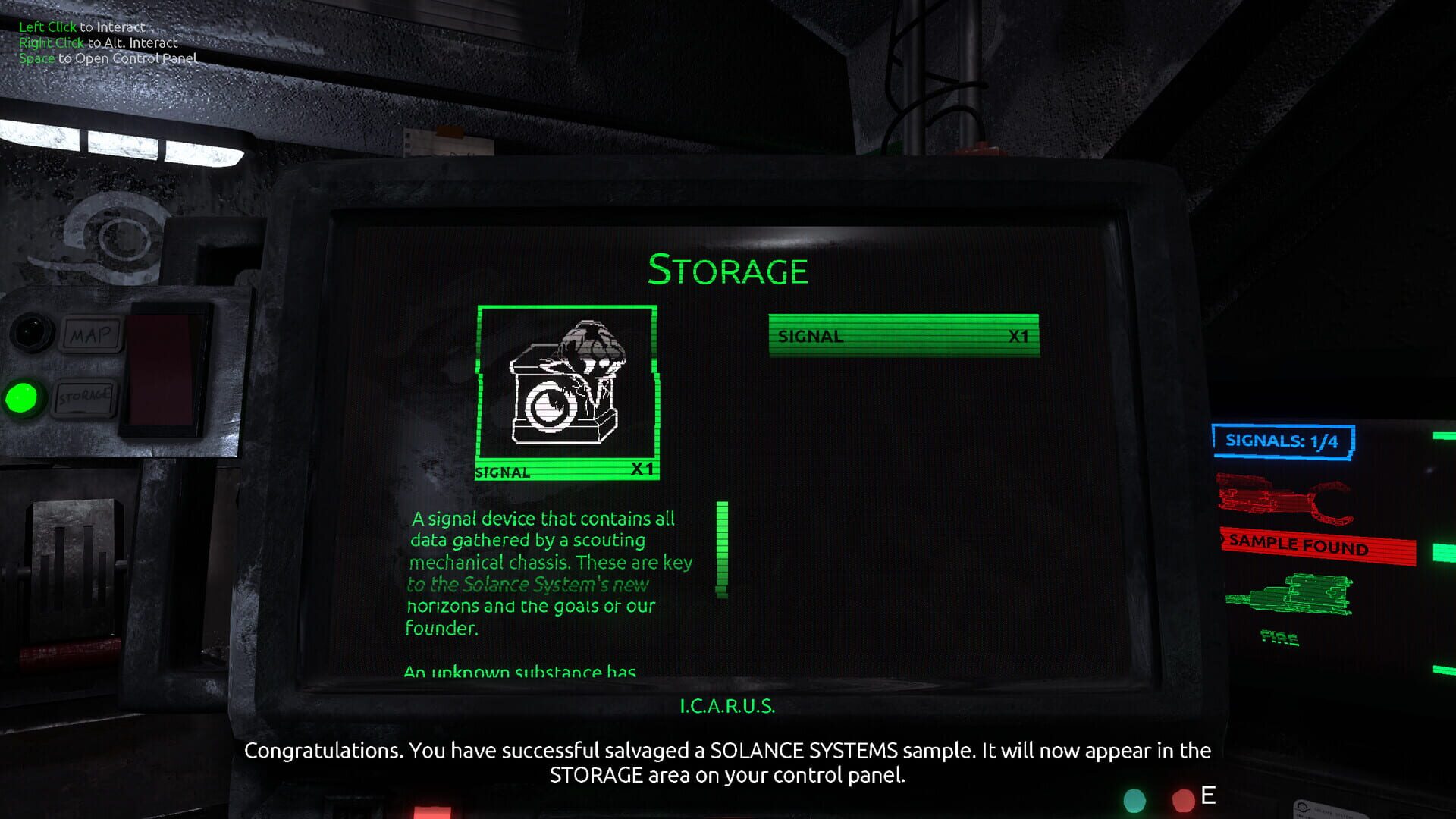Click the green indicator dot near the E prompt

pyautogui.click(x=1133, y=799)
